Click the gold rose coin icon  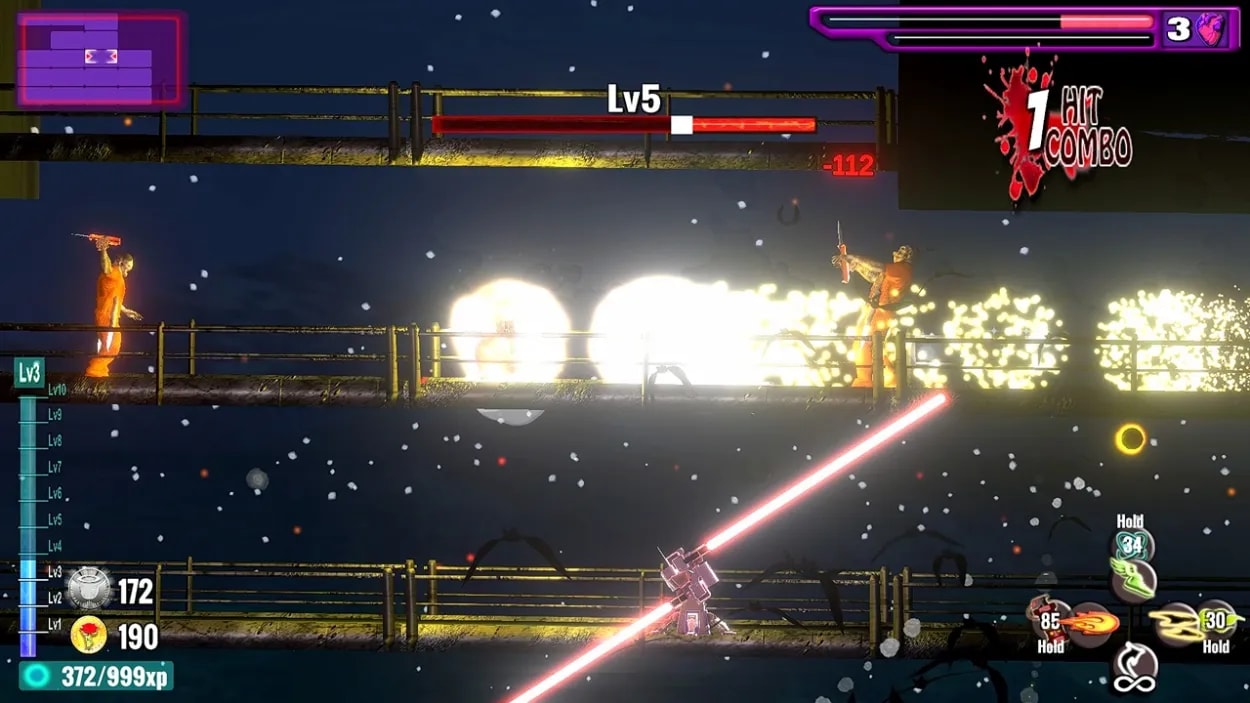pos(89,636)
